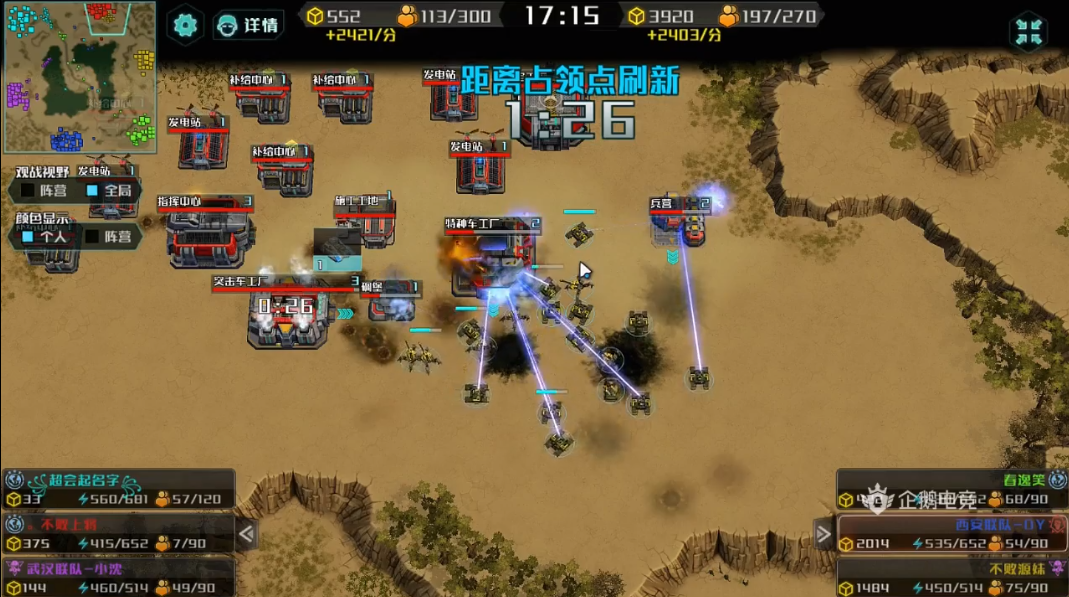This screenshot has height=597, width=1069.
Task: Collapse the right player panel arrow
Action: pos(823,535)
